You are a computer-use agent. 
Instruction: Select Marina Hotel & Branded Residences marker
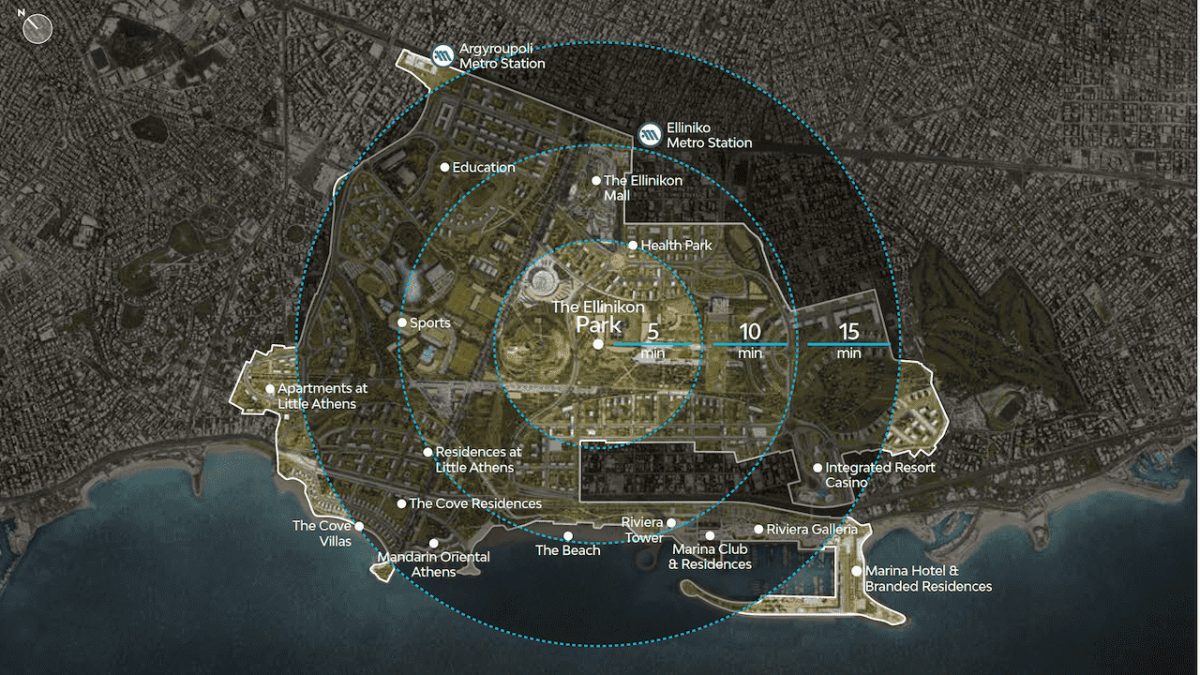(857, 571)
